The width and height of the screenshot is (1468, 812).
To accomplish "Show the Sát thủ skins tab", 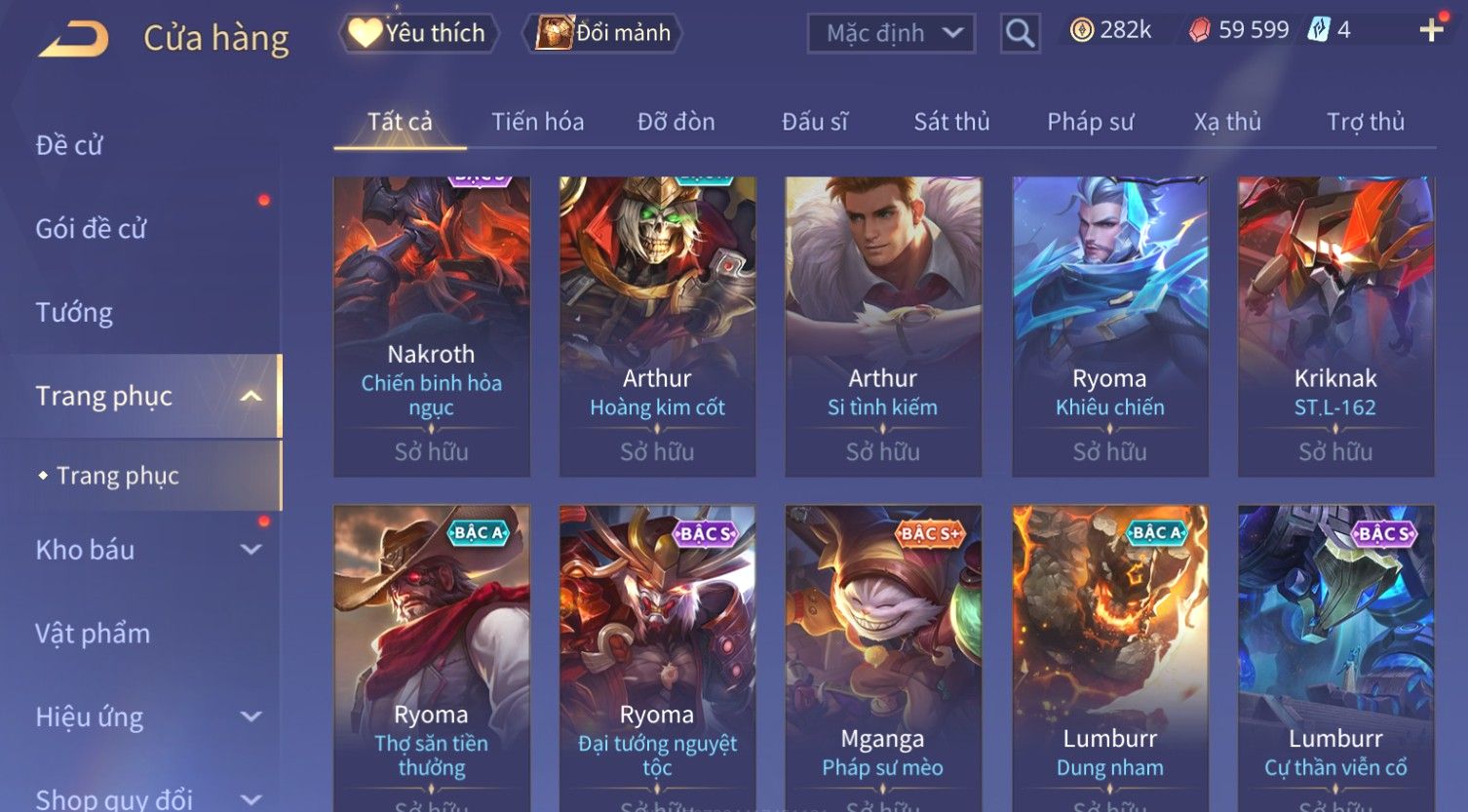I will (951, 122).
